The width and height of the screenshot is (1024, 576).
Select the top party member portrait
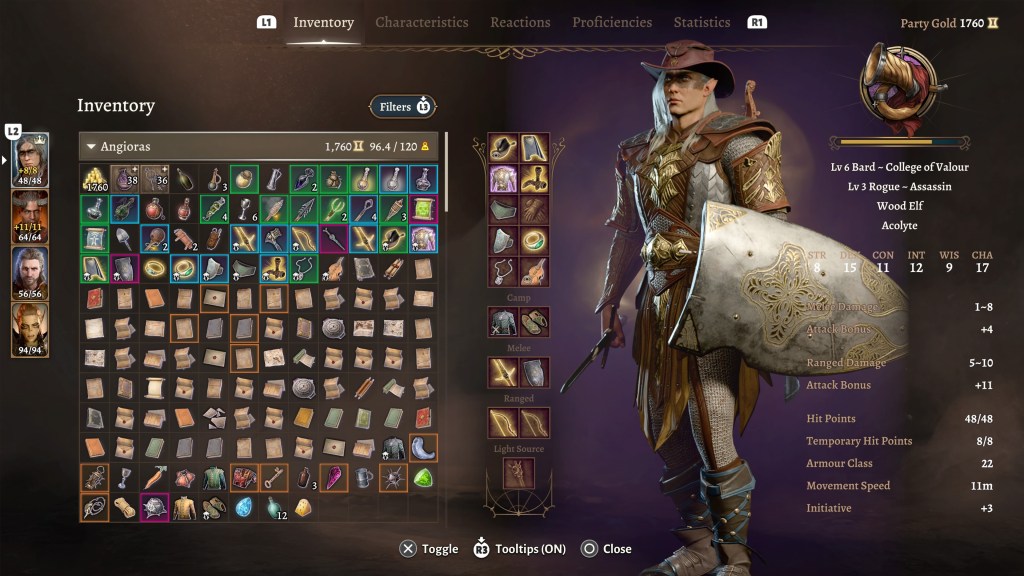(x=30, y=160)
